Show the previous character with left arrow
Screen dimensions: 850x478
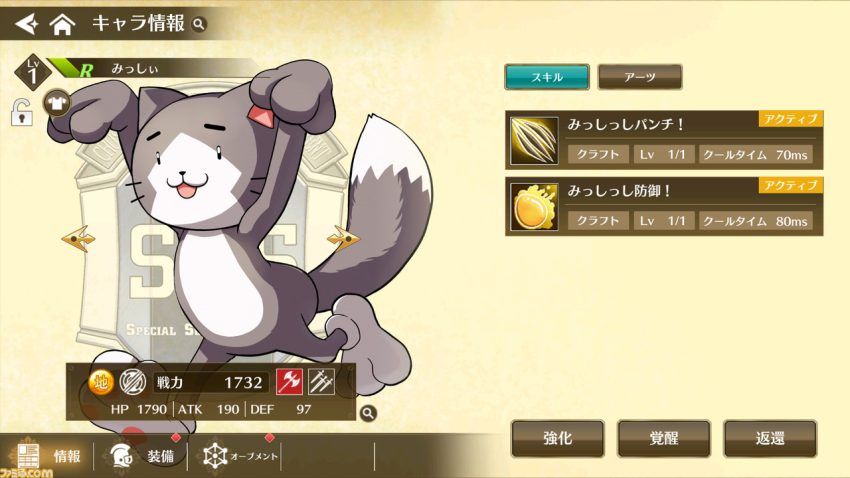click(x=77, y=239)
